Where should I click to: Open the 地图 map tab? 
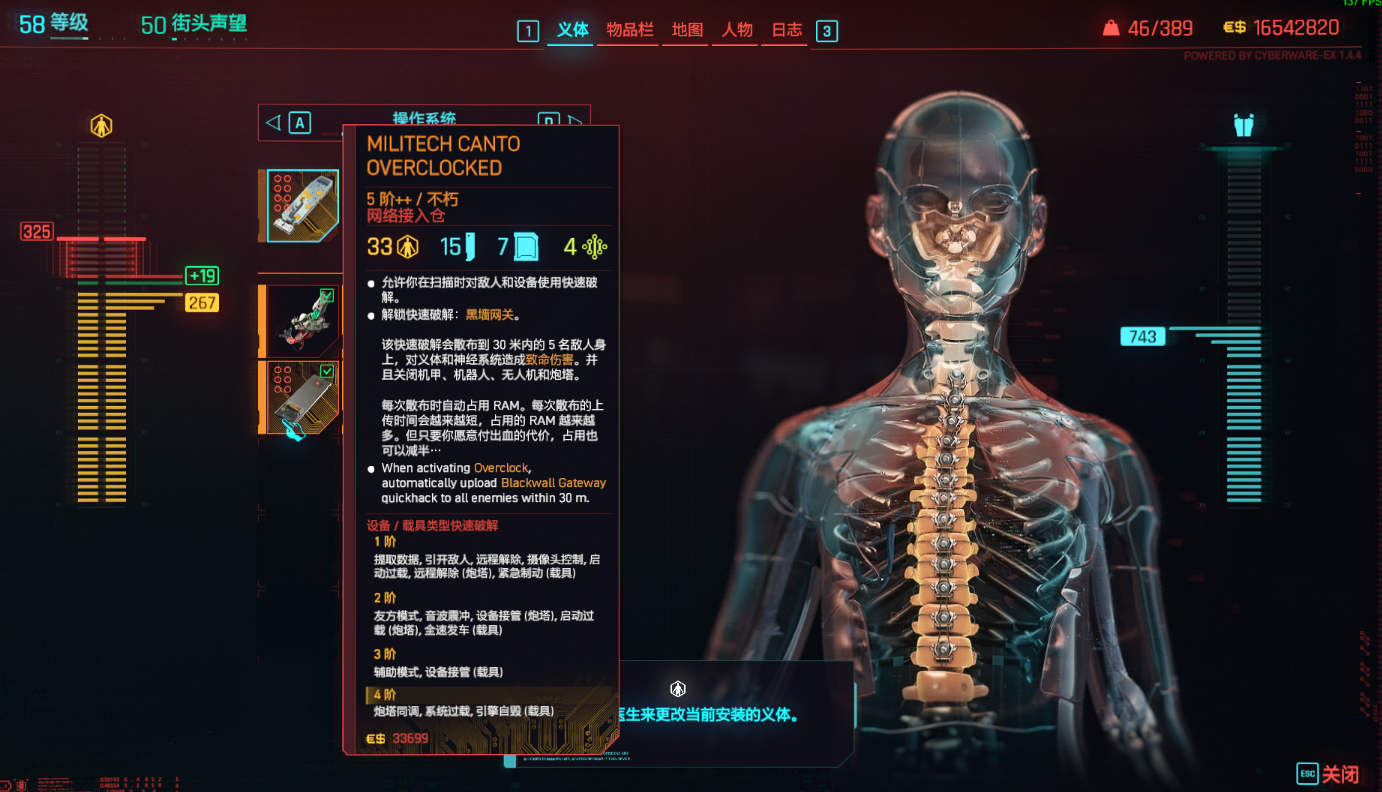687,30
